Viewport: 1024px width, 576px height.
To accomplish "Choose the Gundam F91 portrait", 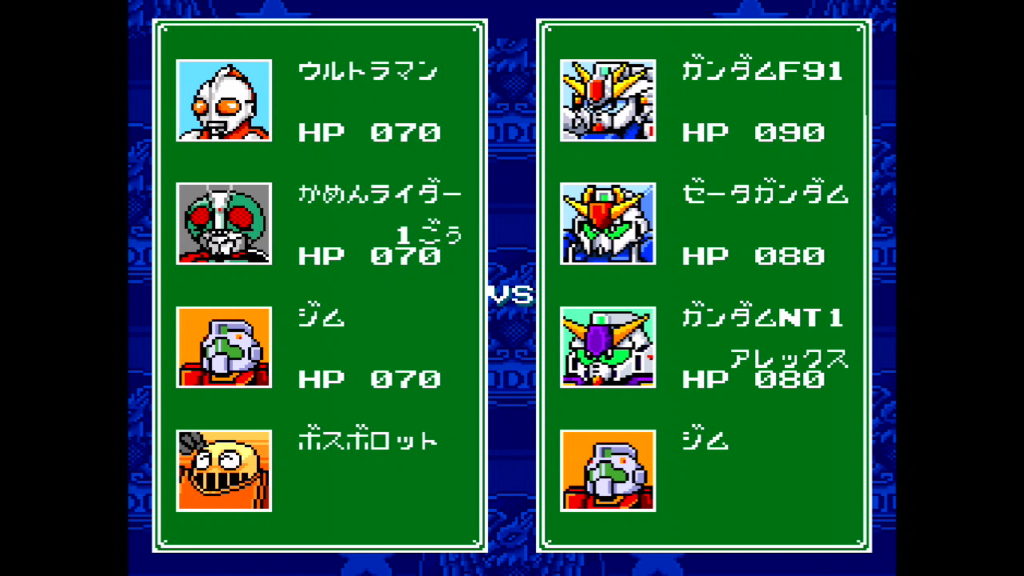I will coord(607,100).
